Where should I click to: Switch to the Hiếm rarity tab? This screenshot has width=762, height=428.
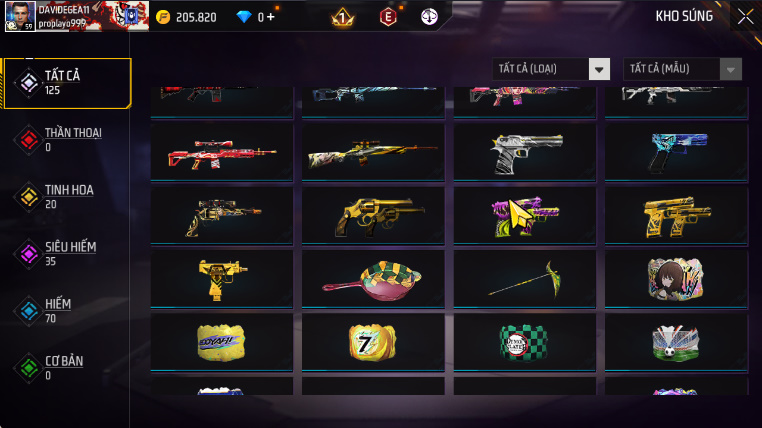pos(66,311)
